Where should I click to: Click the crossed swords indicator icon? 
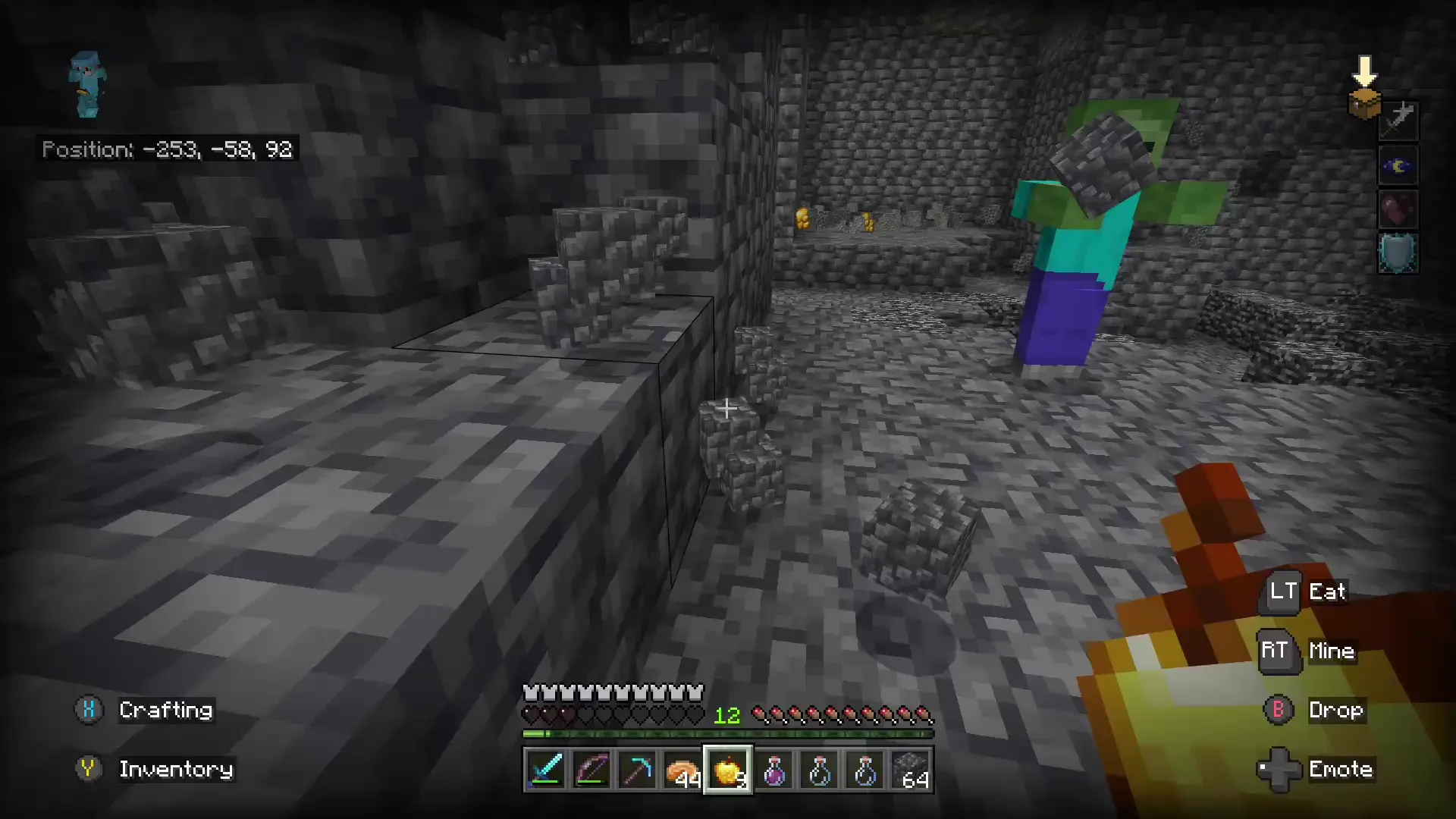[x=1398, y=120]
